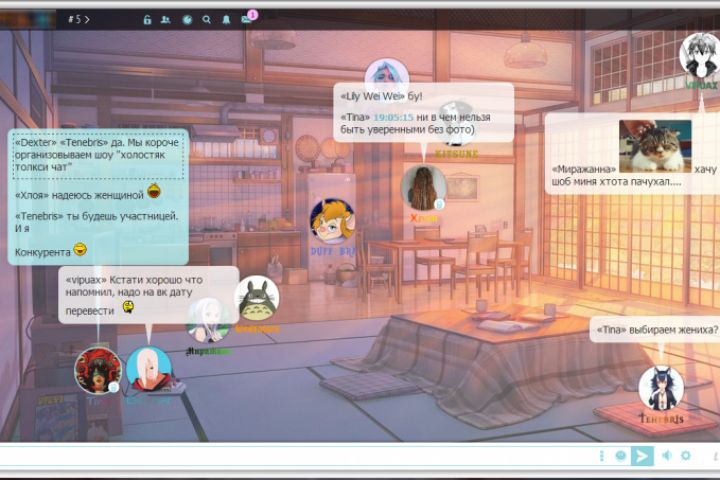Open the search magnifier
Viewport: 720px width, 480px height.
coord(207,19)
